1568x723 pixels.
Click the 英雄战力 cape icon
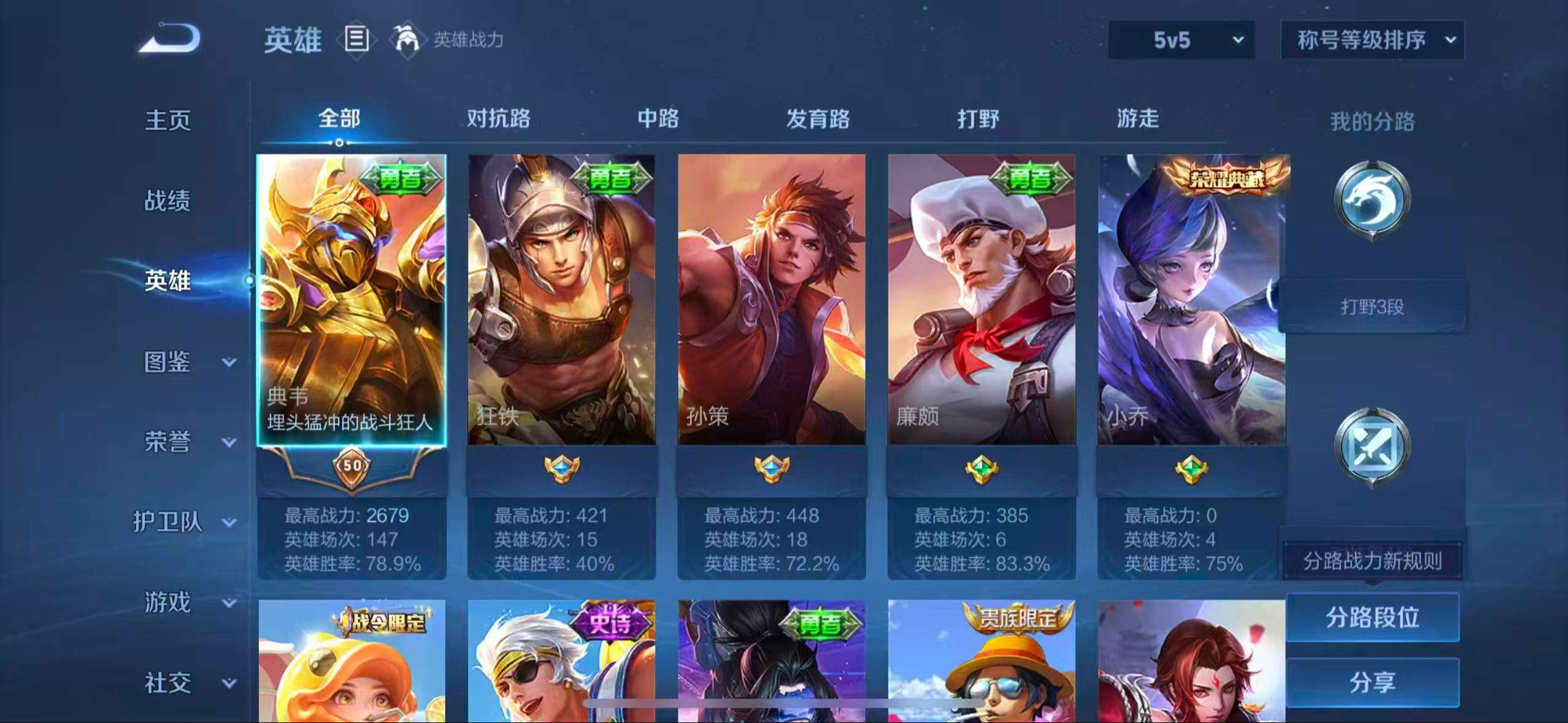click(410, 39)
